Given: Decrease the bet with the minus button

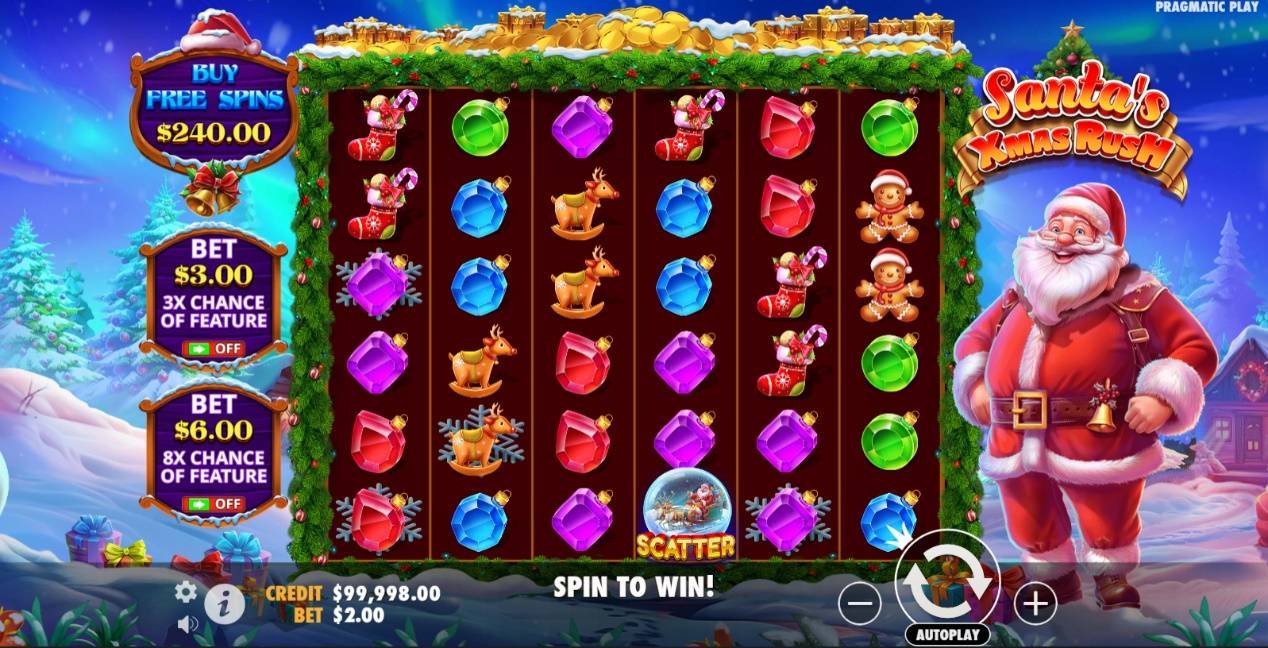Looking at the screenshot, I should [x=860, y=603].
